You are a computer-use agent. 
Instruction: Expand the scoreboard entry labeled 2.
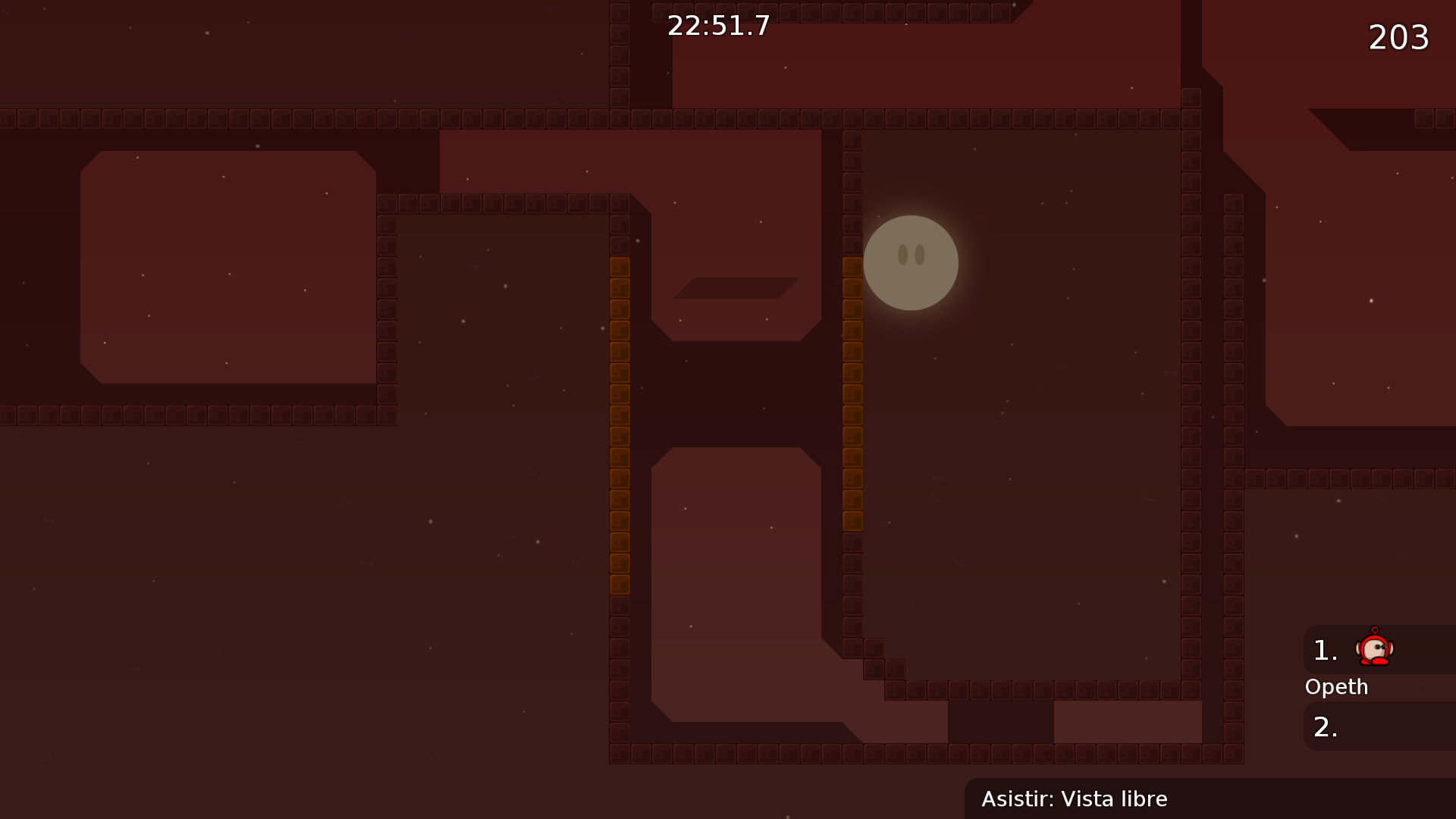[x=1326, y=726]
